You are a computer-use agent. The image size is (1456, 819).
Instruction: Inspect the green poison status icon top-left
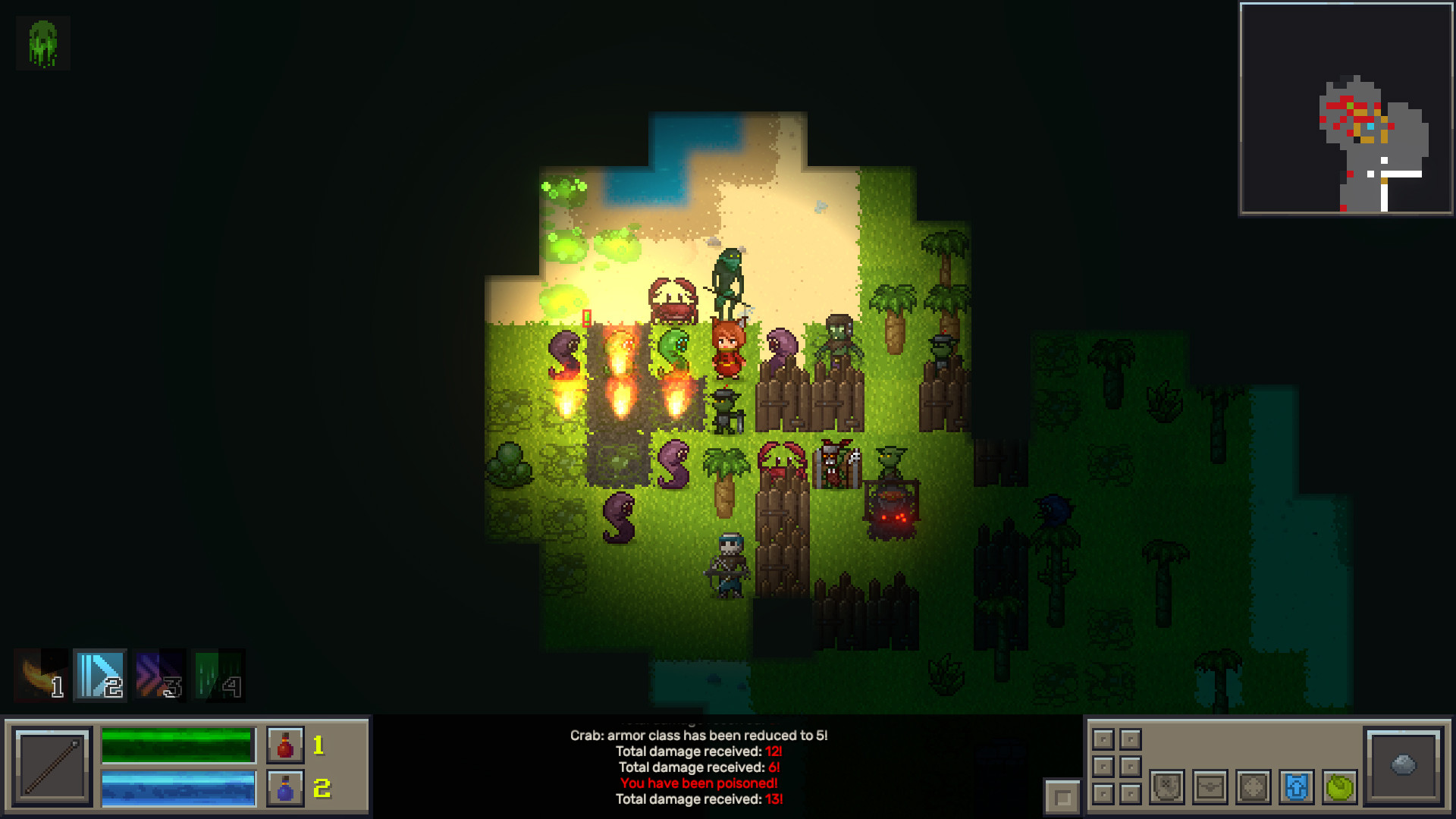[x=42, y=42]
